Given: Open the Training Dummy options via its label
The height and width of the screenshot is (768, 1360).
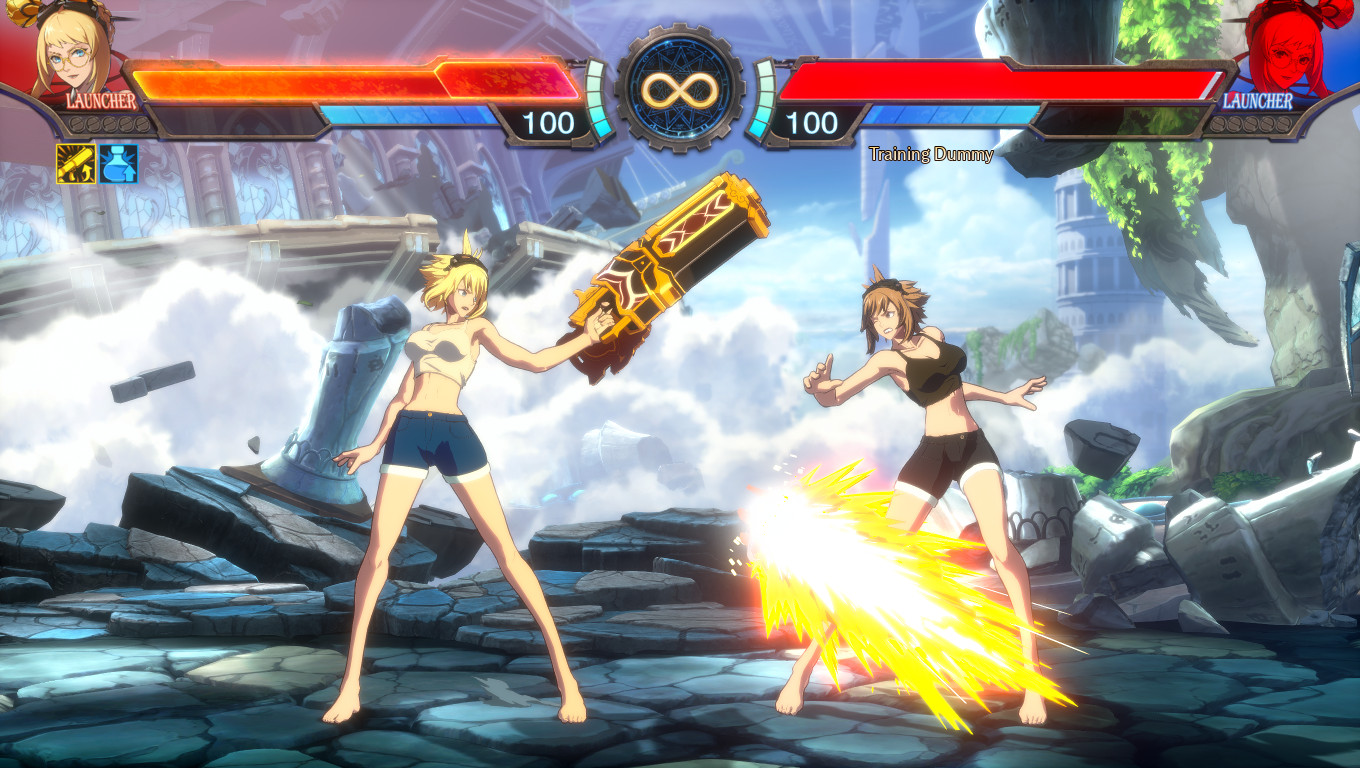Looking at the screenshot, I should tap(931, 153).
